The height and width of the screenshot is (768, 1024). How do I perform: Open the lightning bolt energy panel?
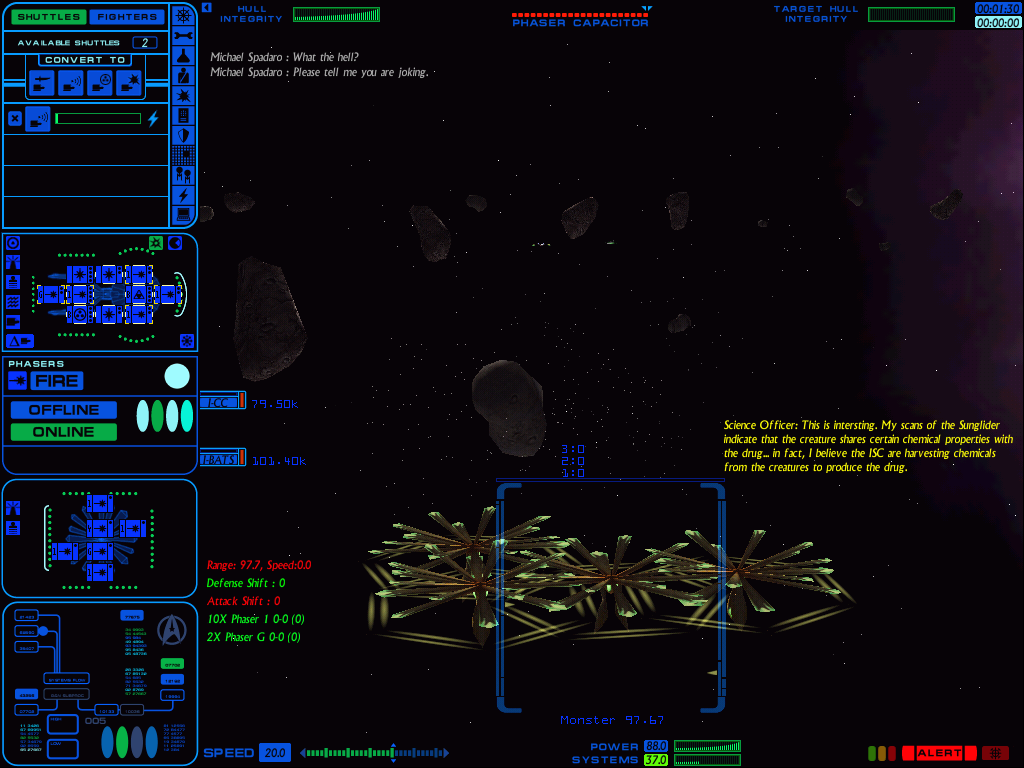(183, 195)
